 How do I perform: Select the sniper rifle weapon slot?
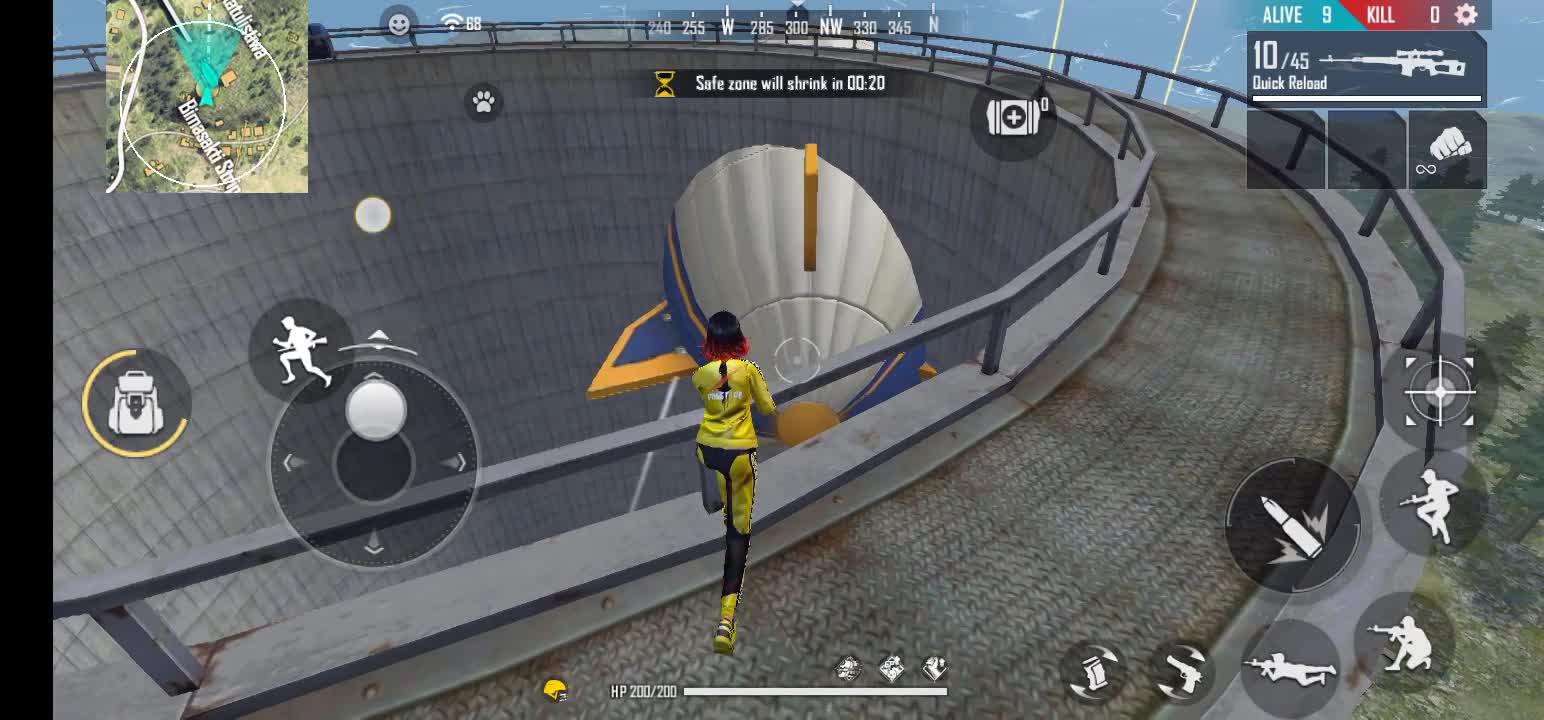click(1366, 68)
